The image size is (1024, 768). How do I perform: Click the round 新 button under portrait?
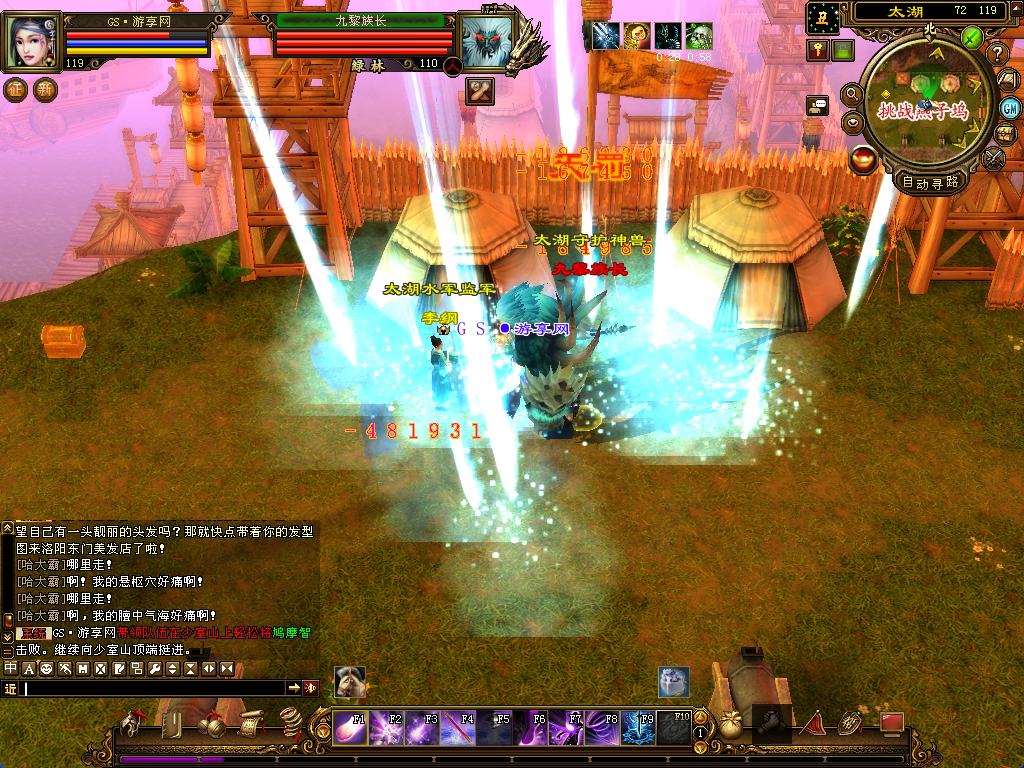45,89
